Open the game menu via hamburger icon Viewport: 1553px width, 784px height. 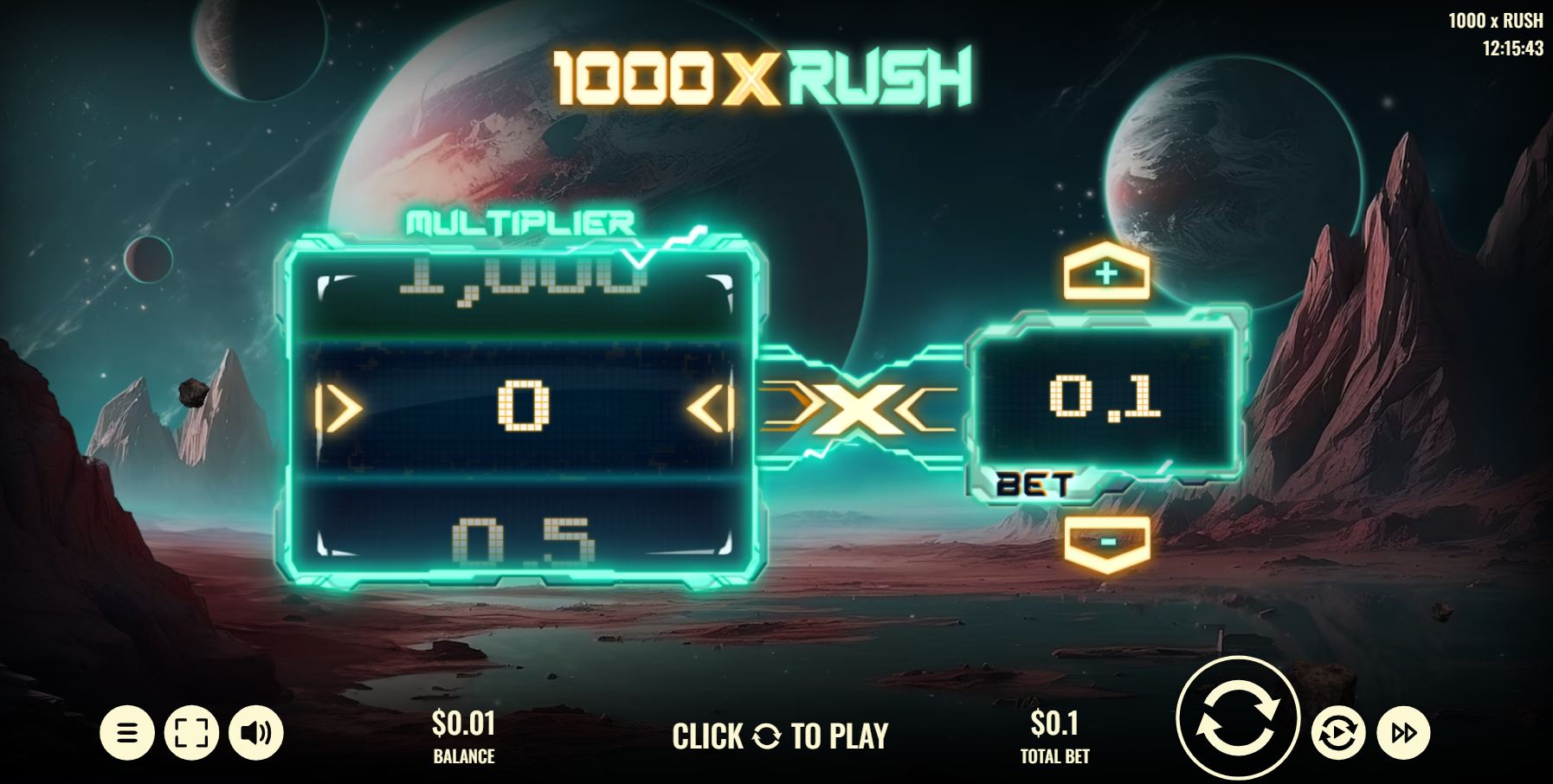[126, 731]
